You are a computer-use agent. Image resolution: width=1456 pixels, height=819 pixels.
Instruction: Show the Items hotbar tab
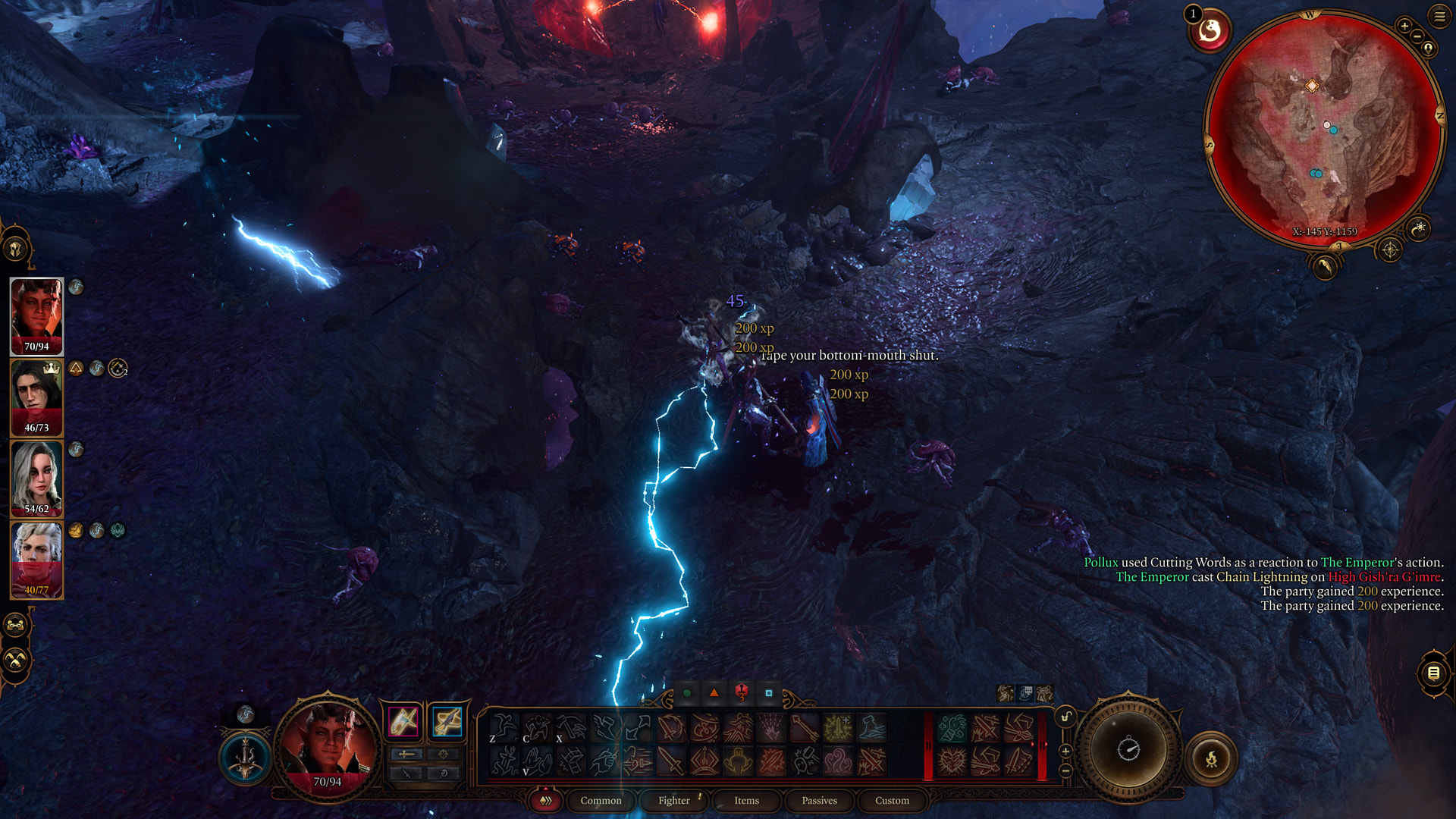point(746,800)
